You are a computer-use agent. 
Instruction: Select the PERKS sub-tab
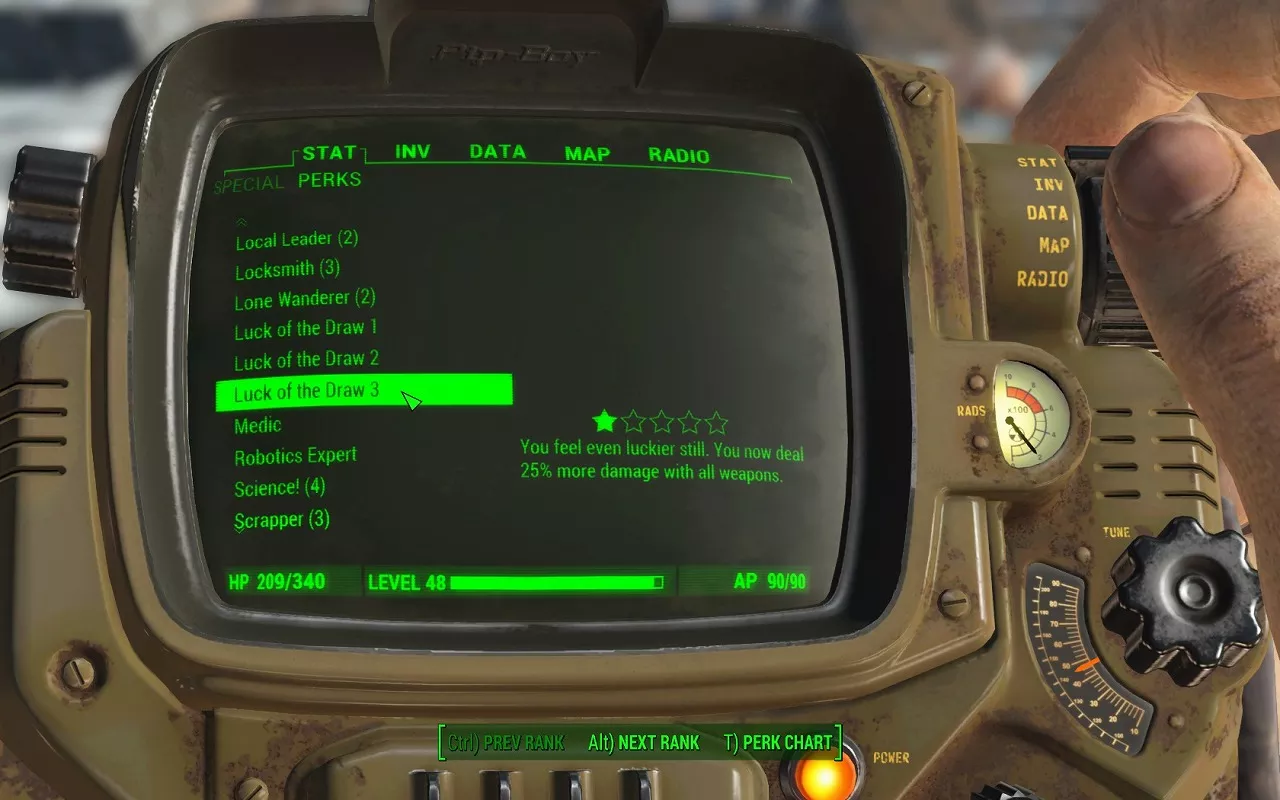pos(329,180)
